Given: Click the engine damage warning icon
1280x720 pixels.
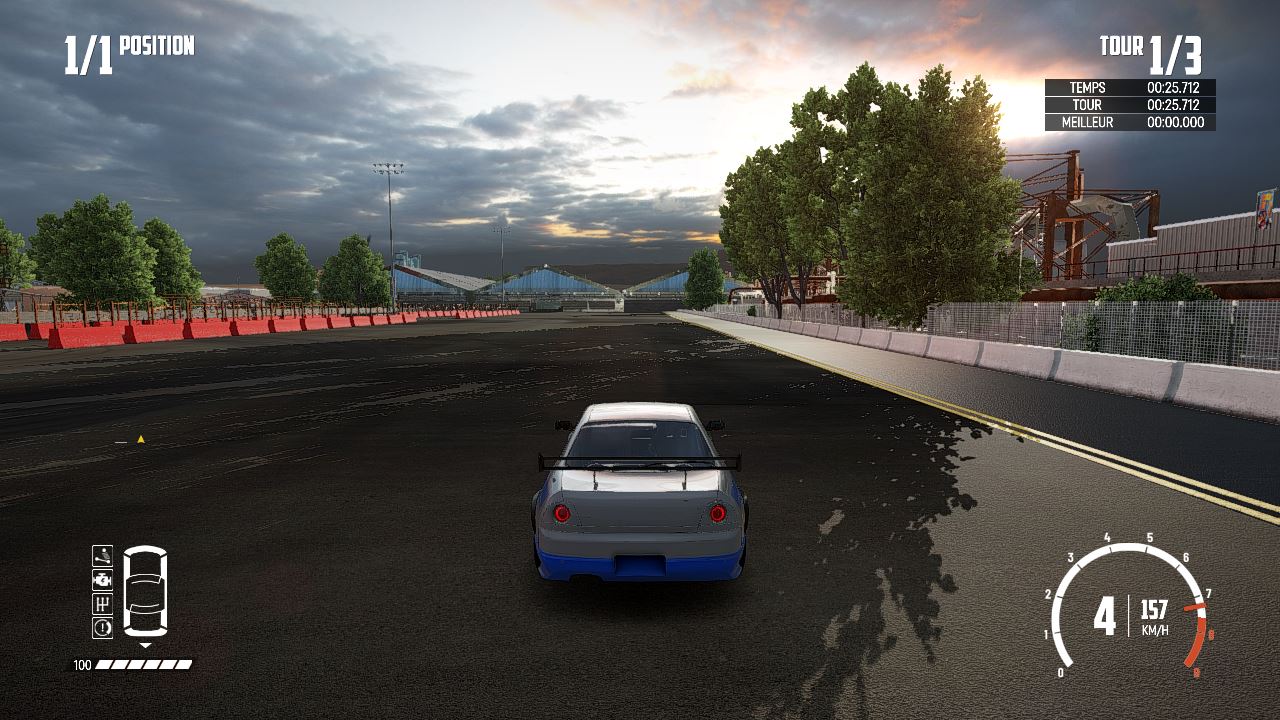Looking at the screenshot, I should coord(102,580).
